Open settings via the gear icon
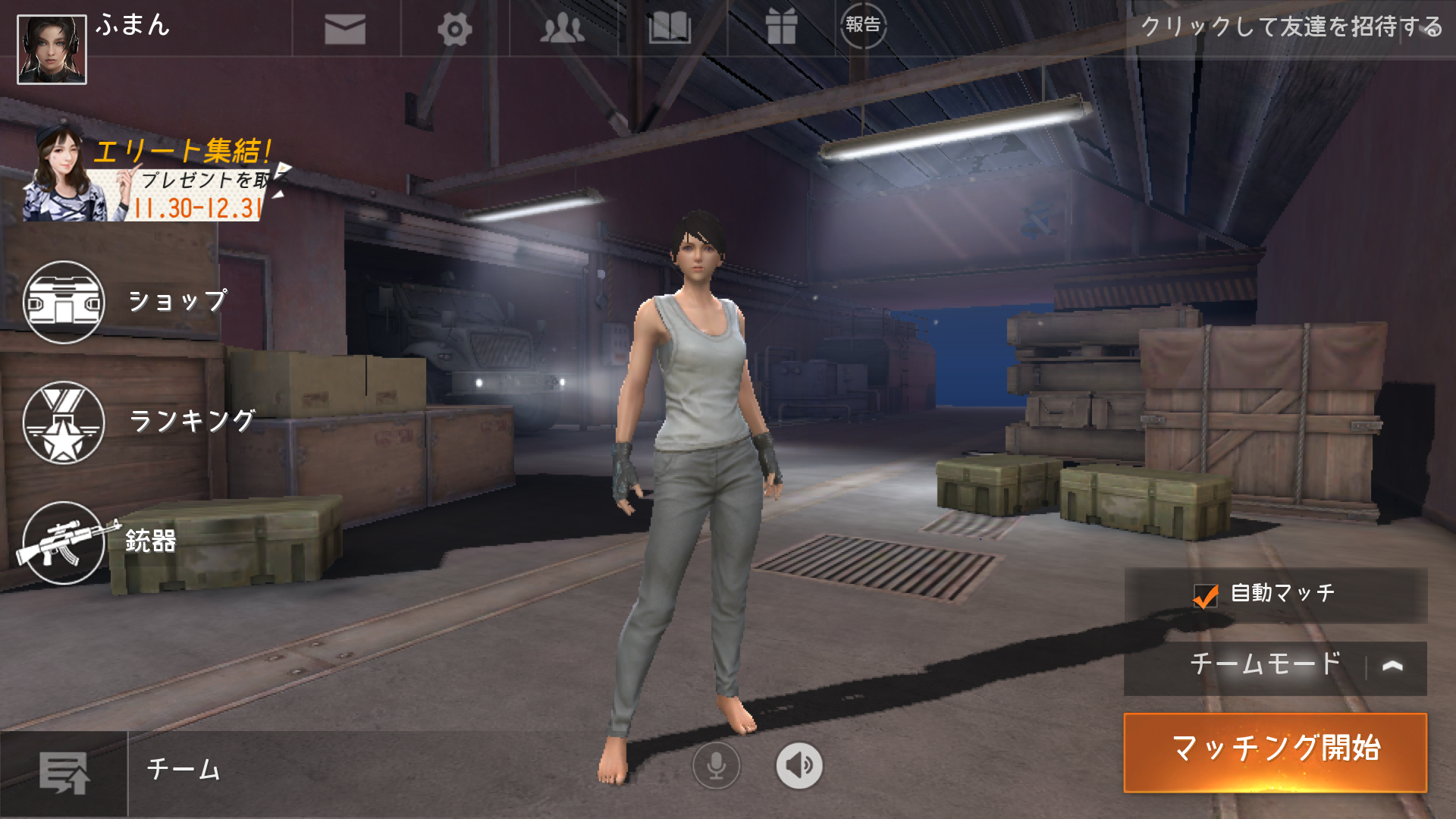This screenshot has height=819, width=1456. 454,30
